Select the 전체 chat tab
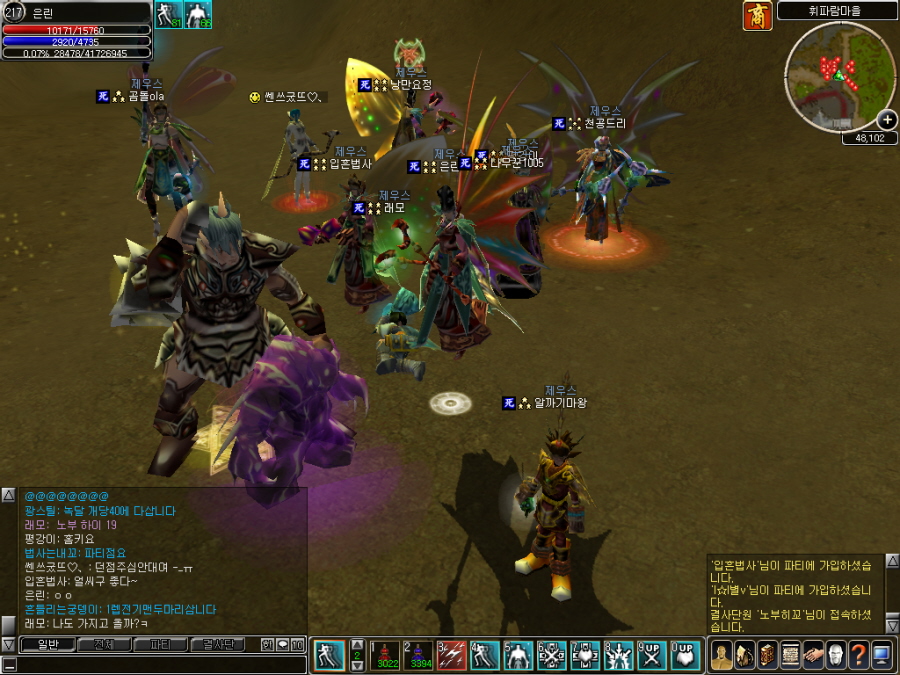 coord(103,645)
